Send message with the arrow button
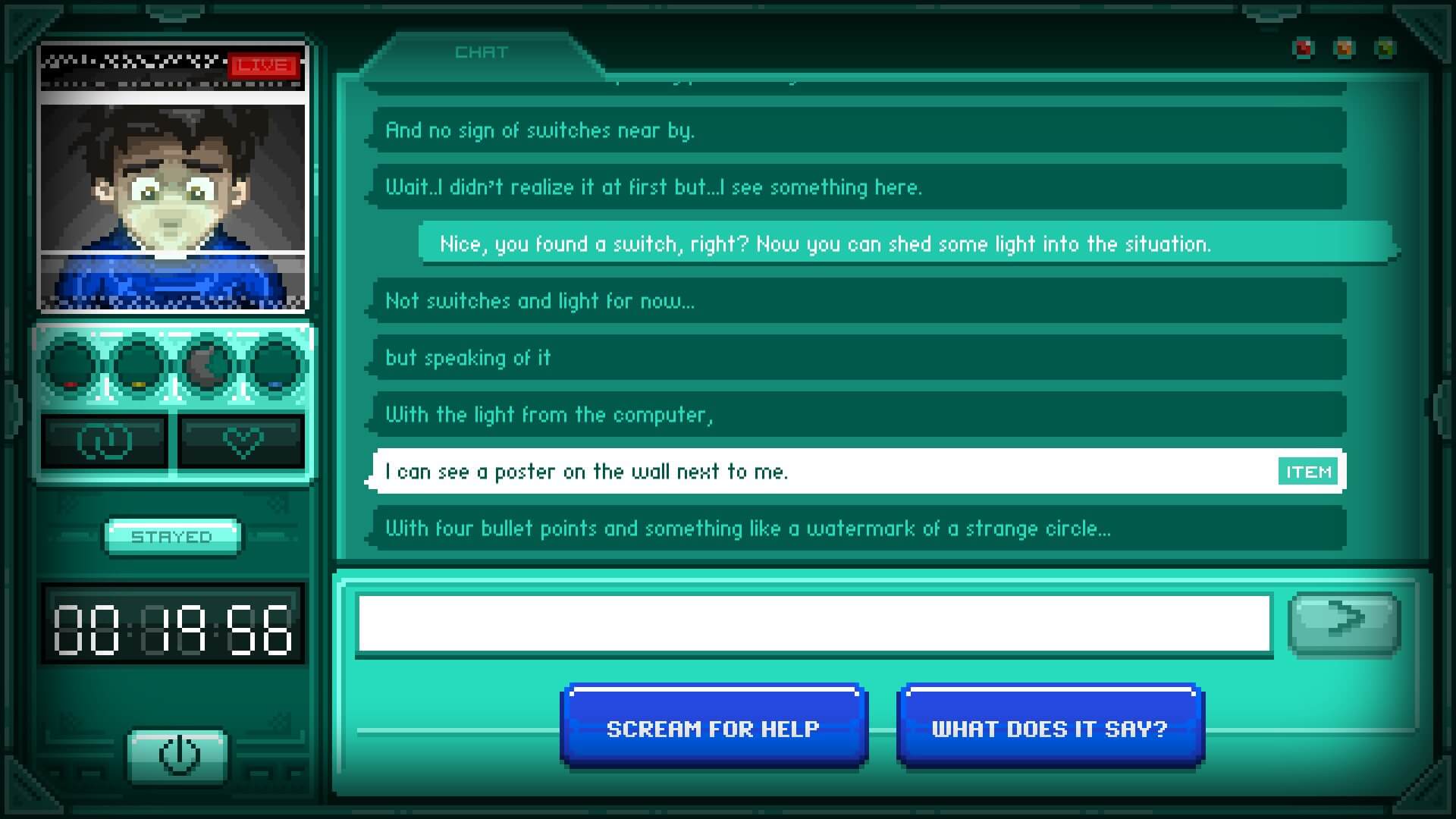This screenshot has height=819, width=1456. coord(1344,623)
